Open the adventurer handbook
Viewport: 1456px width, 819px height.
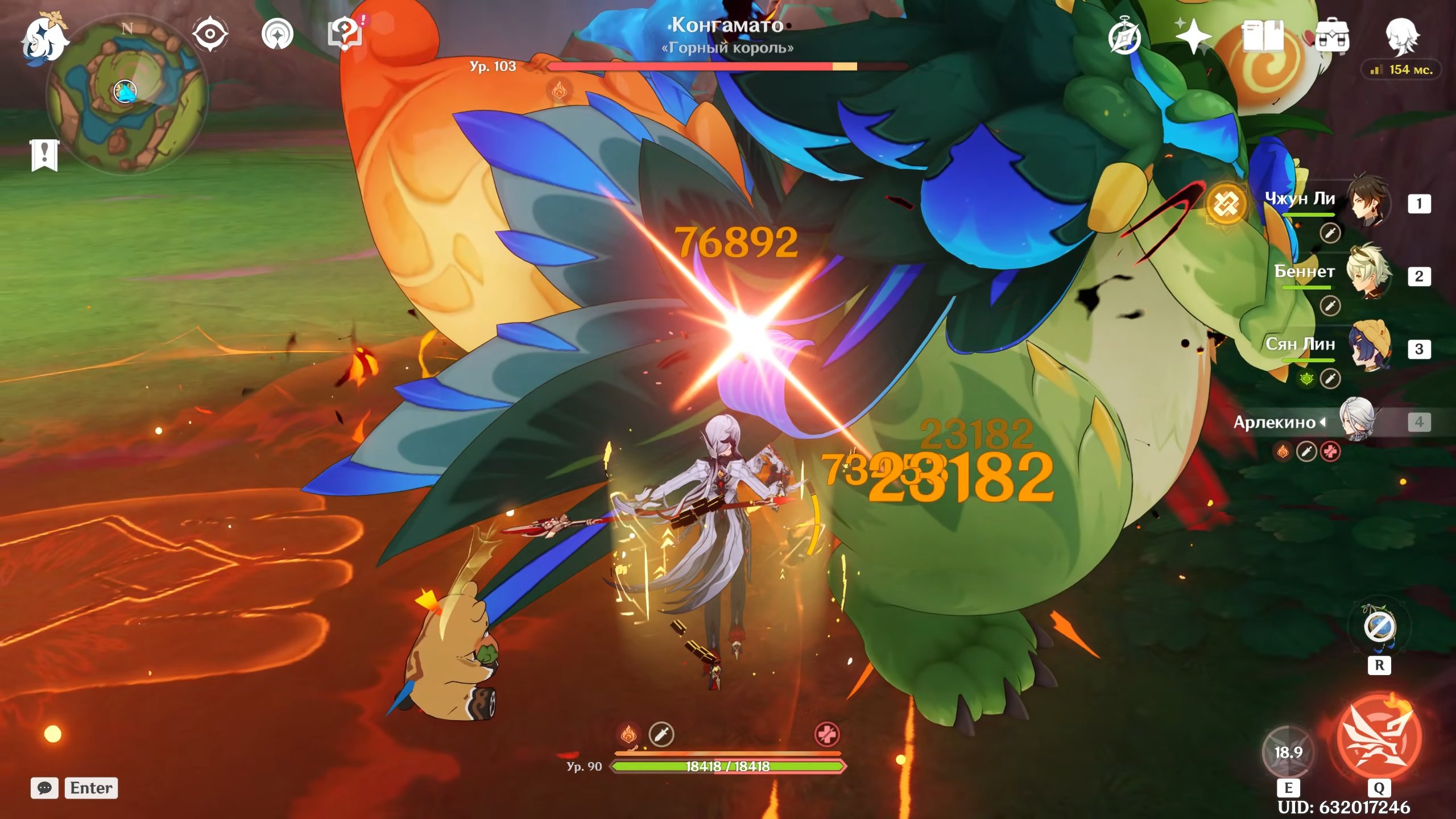(1263, 36)
